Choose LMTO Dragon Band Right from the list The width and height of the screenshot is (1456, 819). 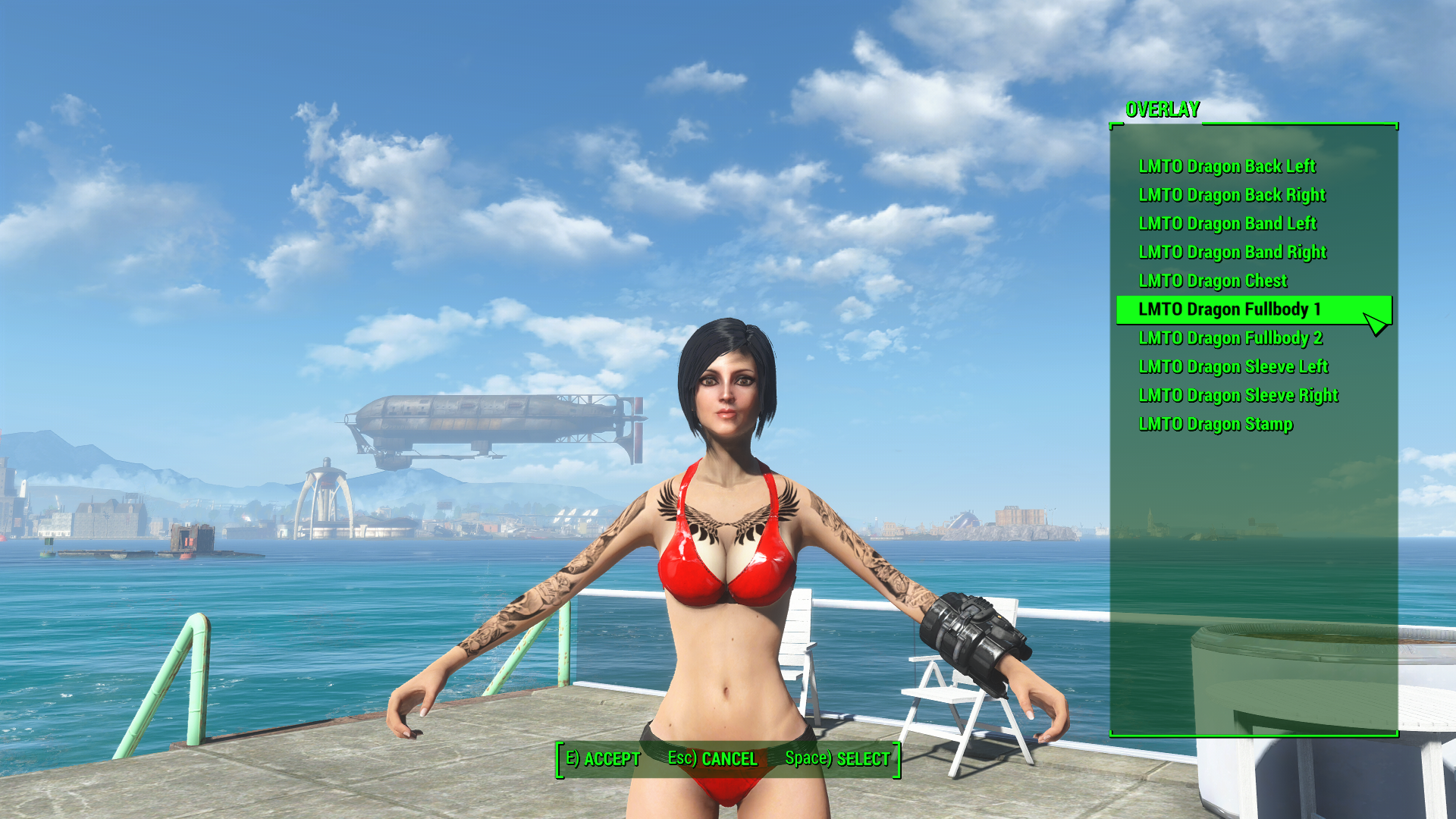pos(1230,253)
